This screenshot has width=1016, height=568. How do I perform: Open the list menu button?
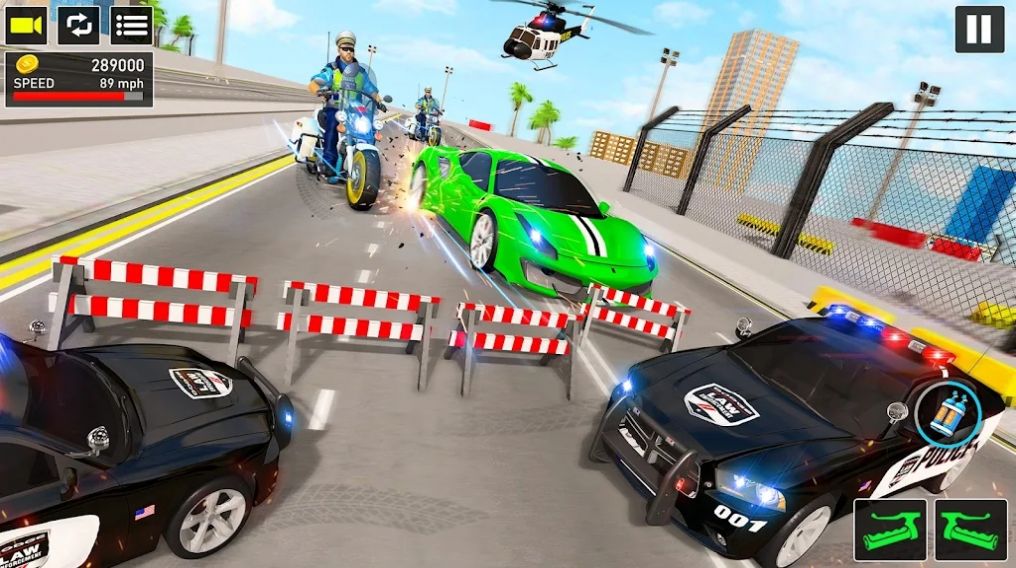click(x=131, y=25)
